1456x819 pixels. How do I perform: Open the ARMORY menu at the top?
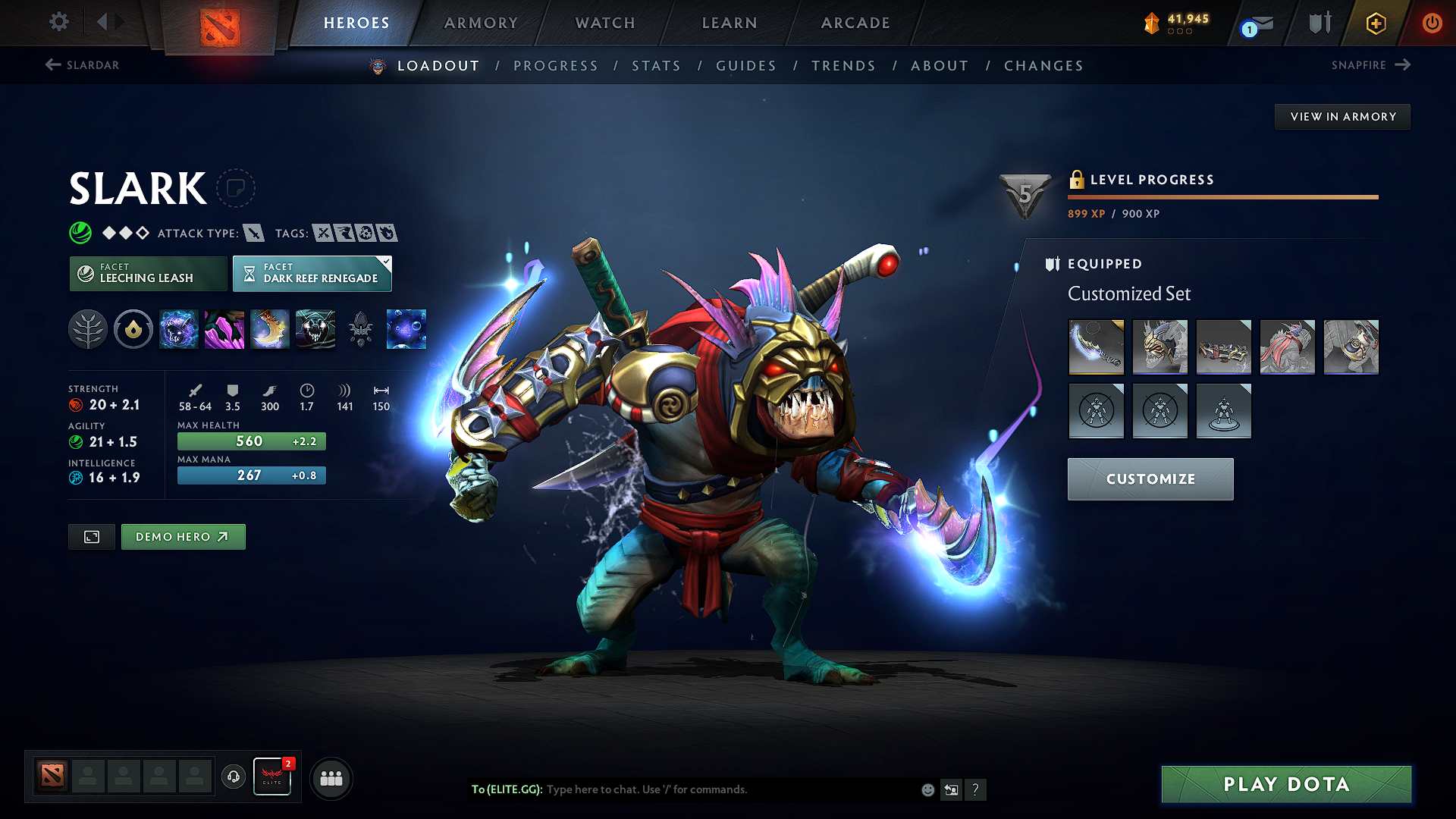pyautogui.click(x=481, y=23)
